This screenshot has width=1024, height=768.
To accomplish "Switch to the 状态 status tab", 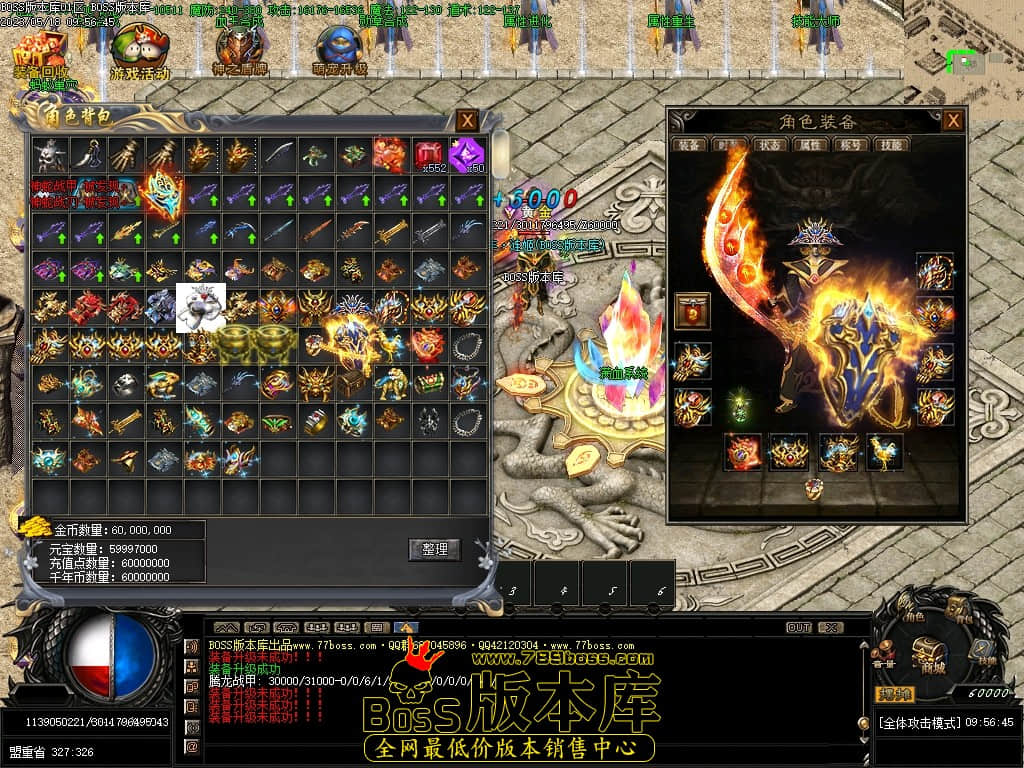I will pyautogui.click(x=770, y=145).
